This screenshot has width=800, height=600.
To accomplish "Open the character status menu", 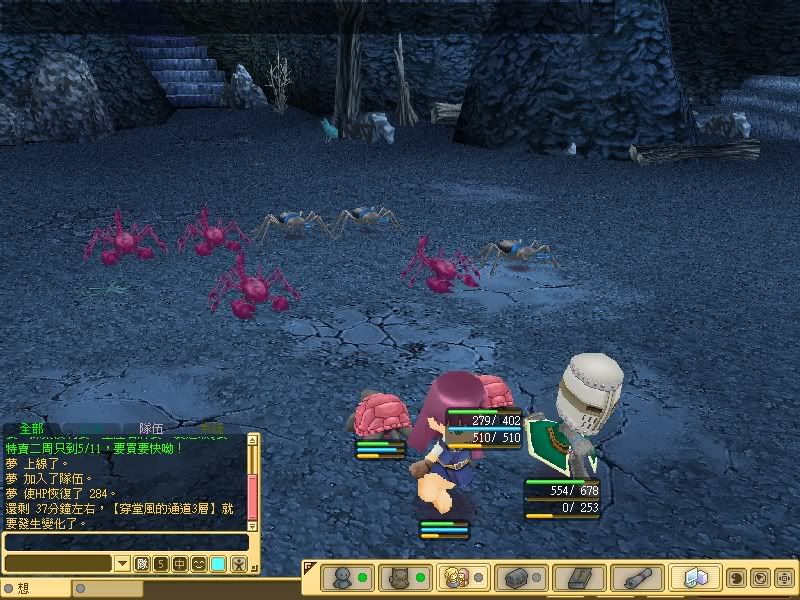I will point(342,578).
